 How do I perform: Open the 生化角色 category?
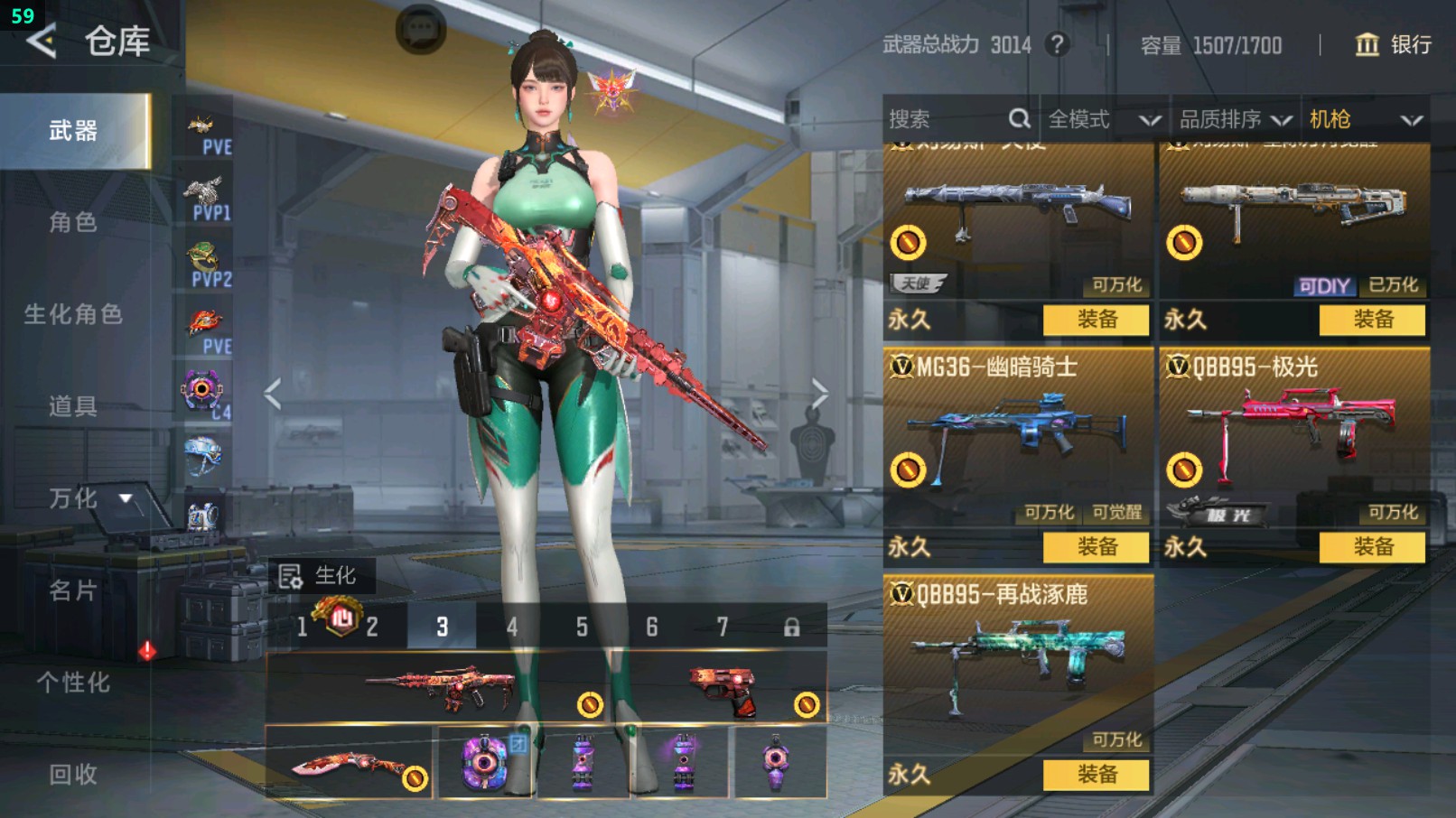[73, 314]
